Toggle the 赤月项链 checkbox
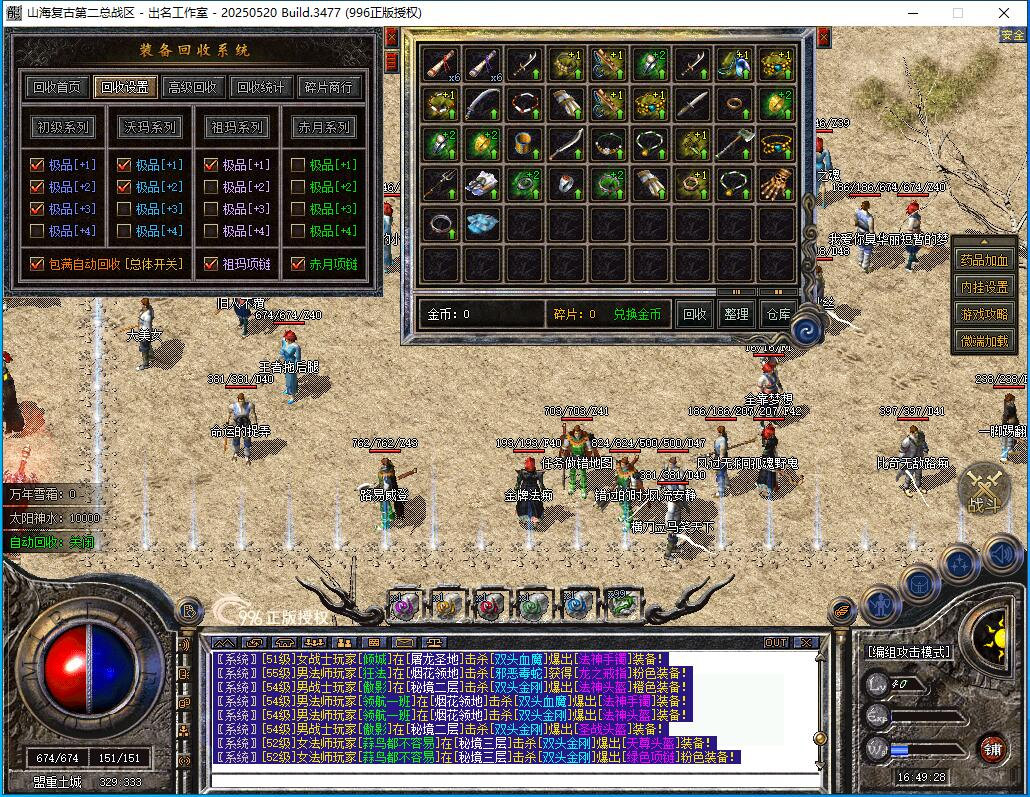The width and height of the screenshot is (1030, 797). point(297,265)
